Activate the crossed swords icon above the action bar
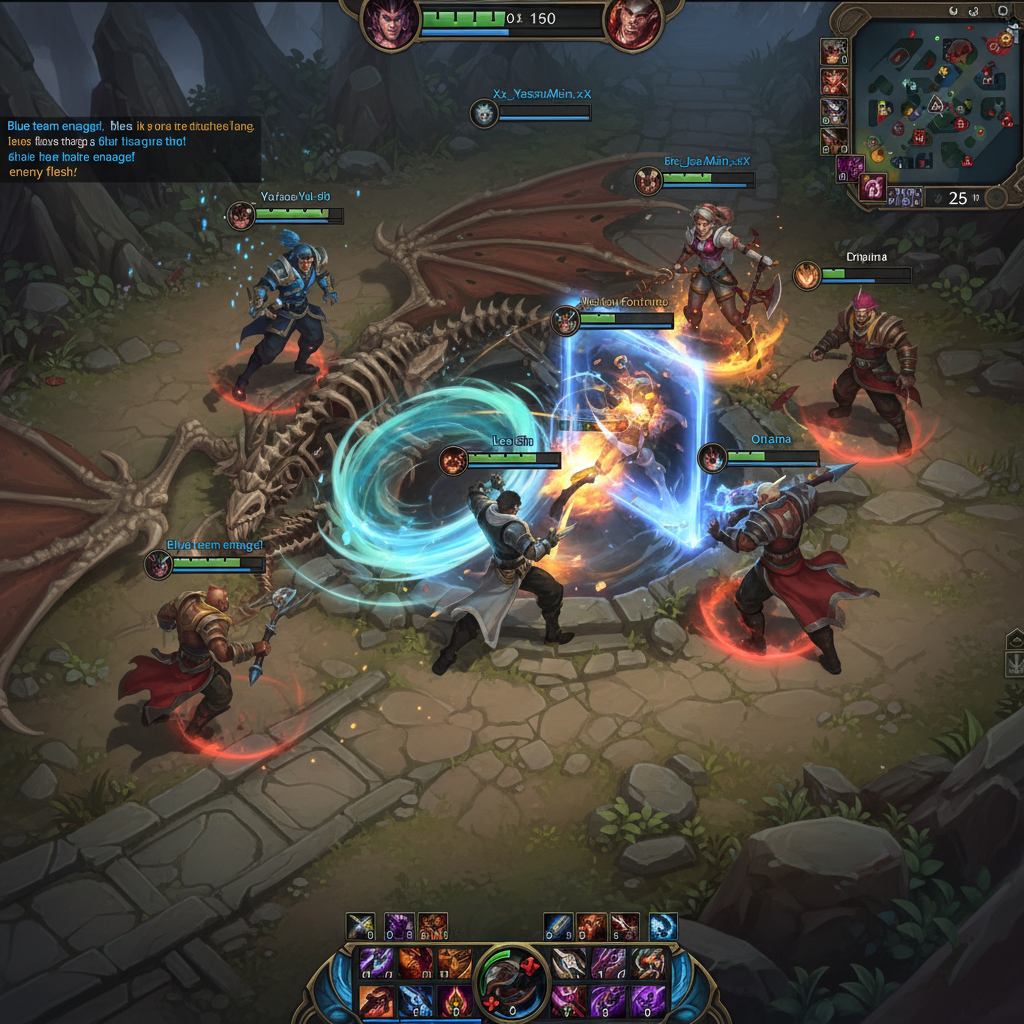1024x1024 pixels. click(360, 926)
